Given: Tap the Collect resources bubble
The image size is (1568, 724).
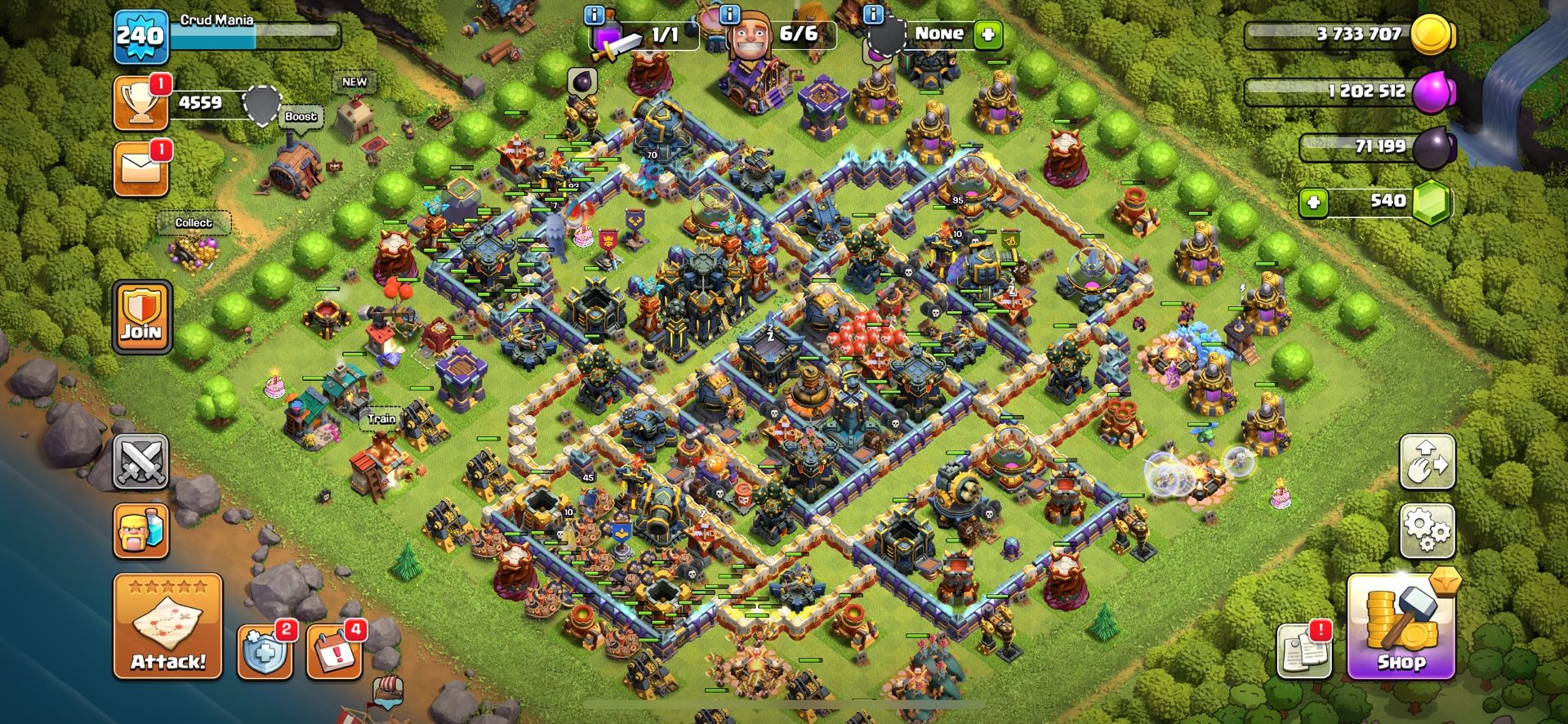Looking at the screenshot, I should click(x=194, y=223).
